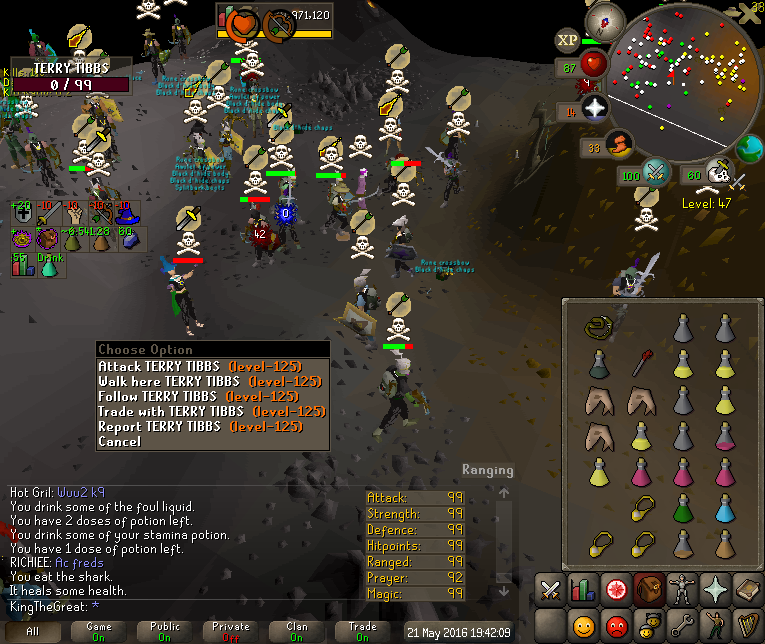The width and height of the screenshot is (765, 644).
Task: Toggle the XP drops button
Action: click(567, 40)
